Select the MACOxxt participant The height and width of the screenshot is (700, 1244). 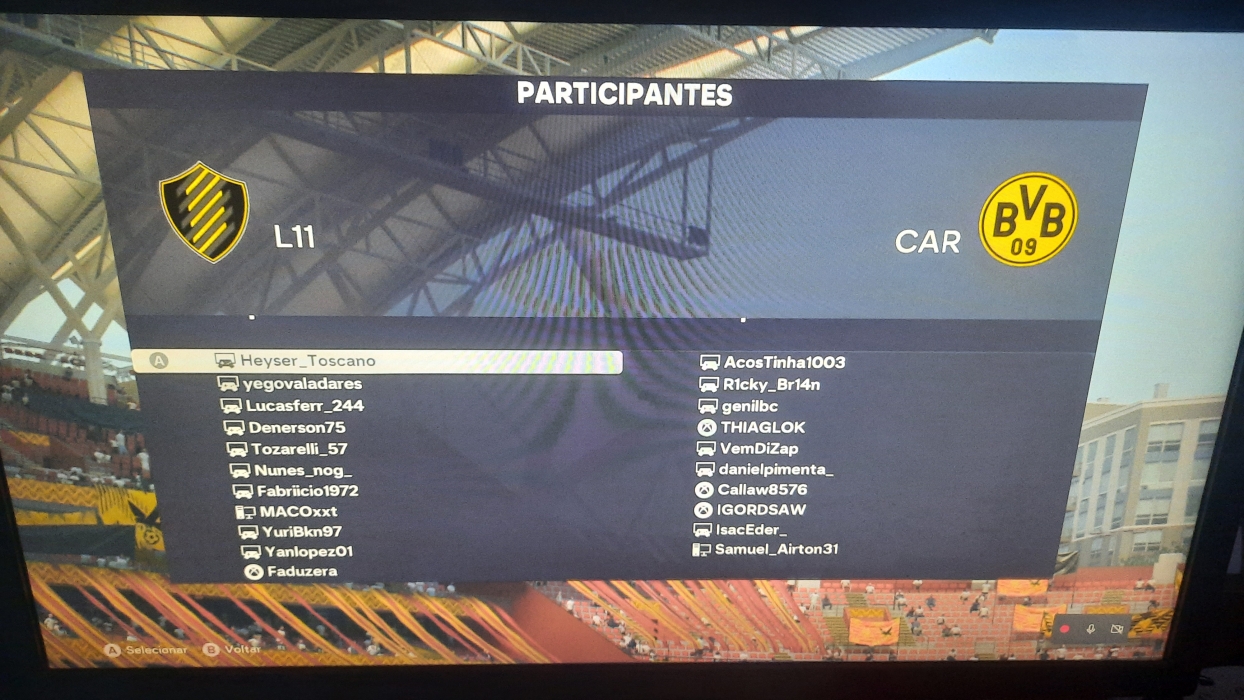(x=298, y=512)
